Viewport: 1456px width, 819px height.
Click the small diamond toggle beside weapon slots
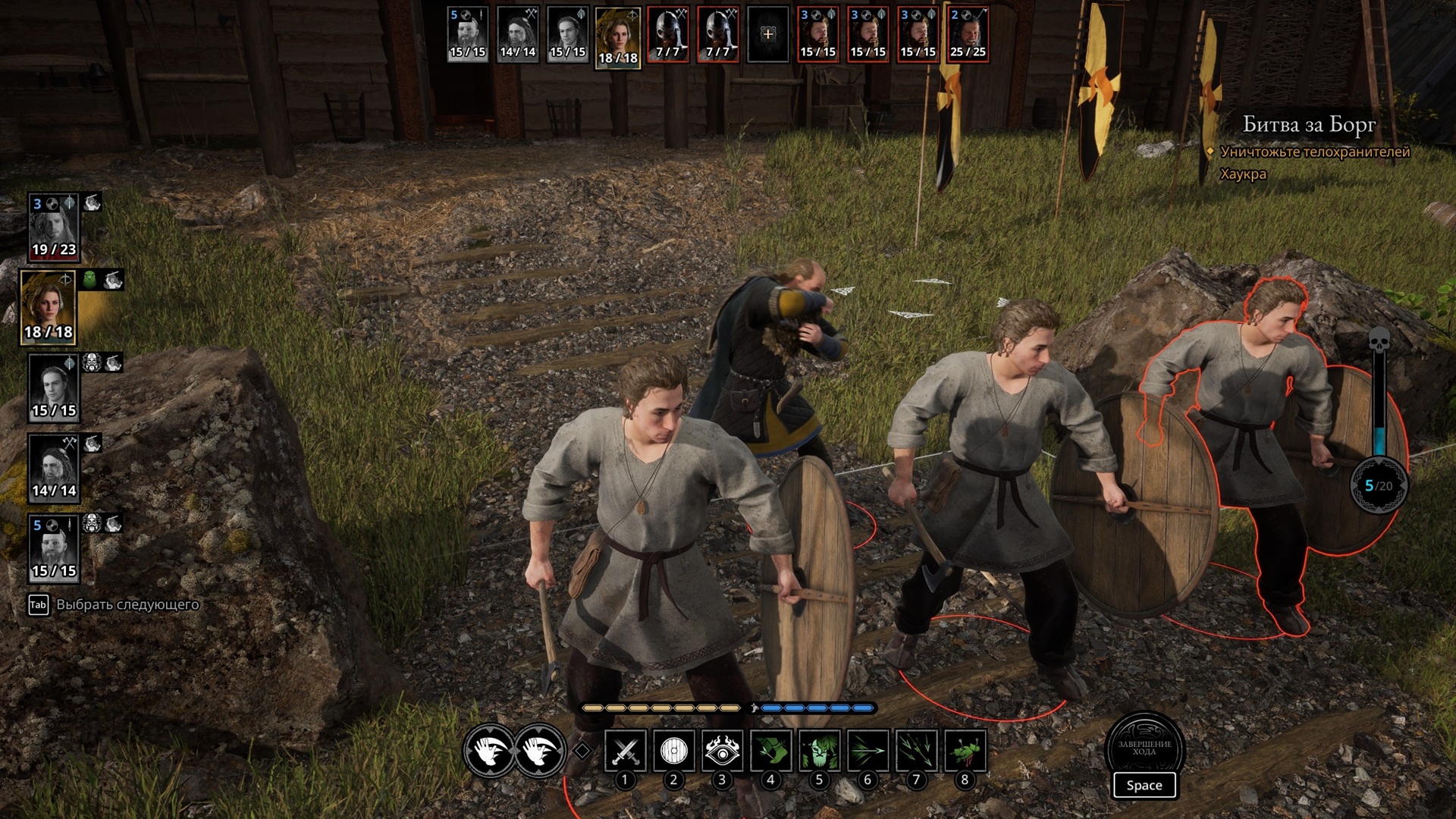coord(582,751)
